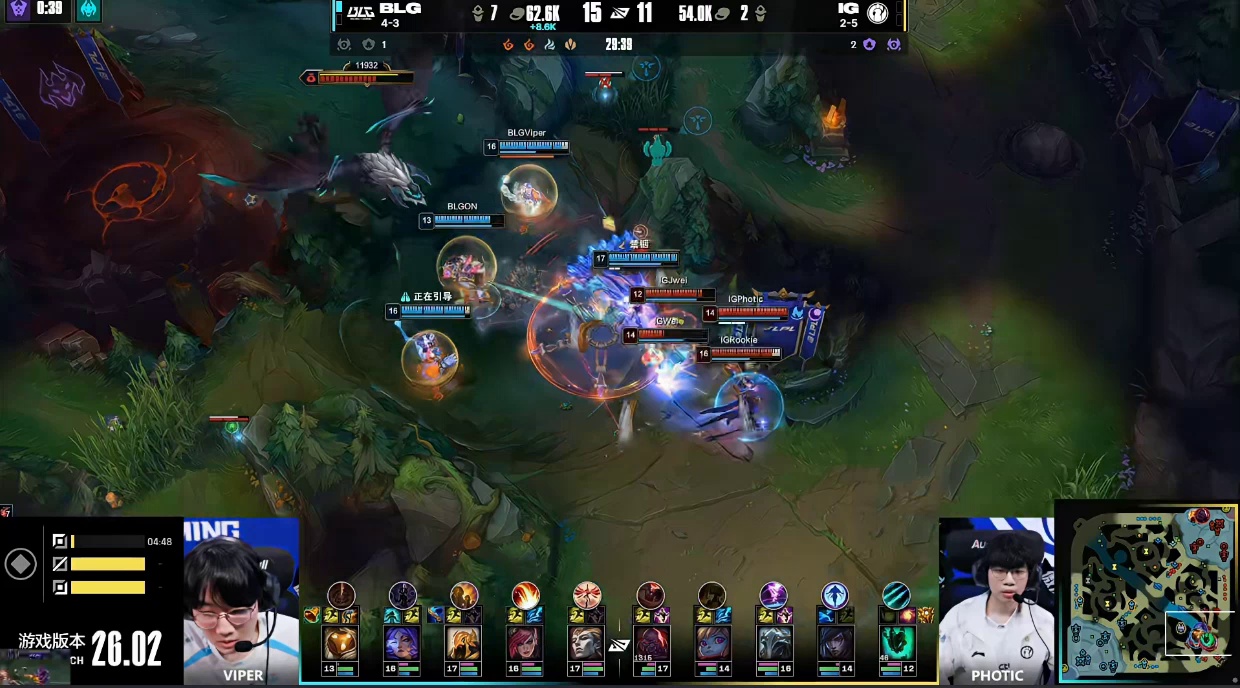Click the blue winged figure ultimate icon
Viewport: 1240px width, 688px height.
point(835,596)
